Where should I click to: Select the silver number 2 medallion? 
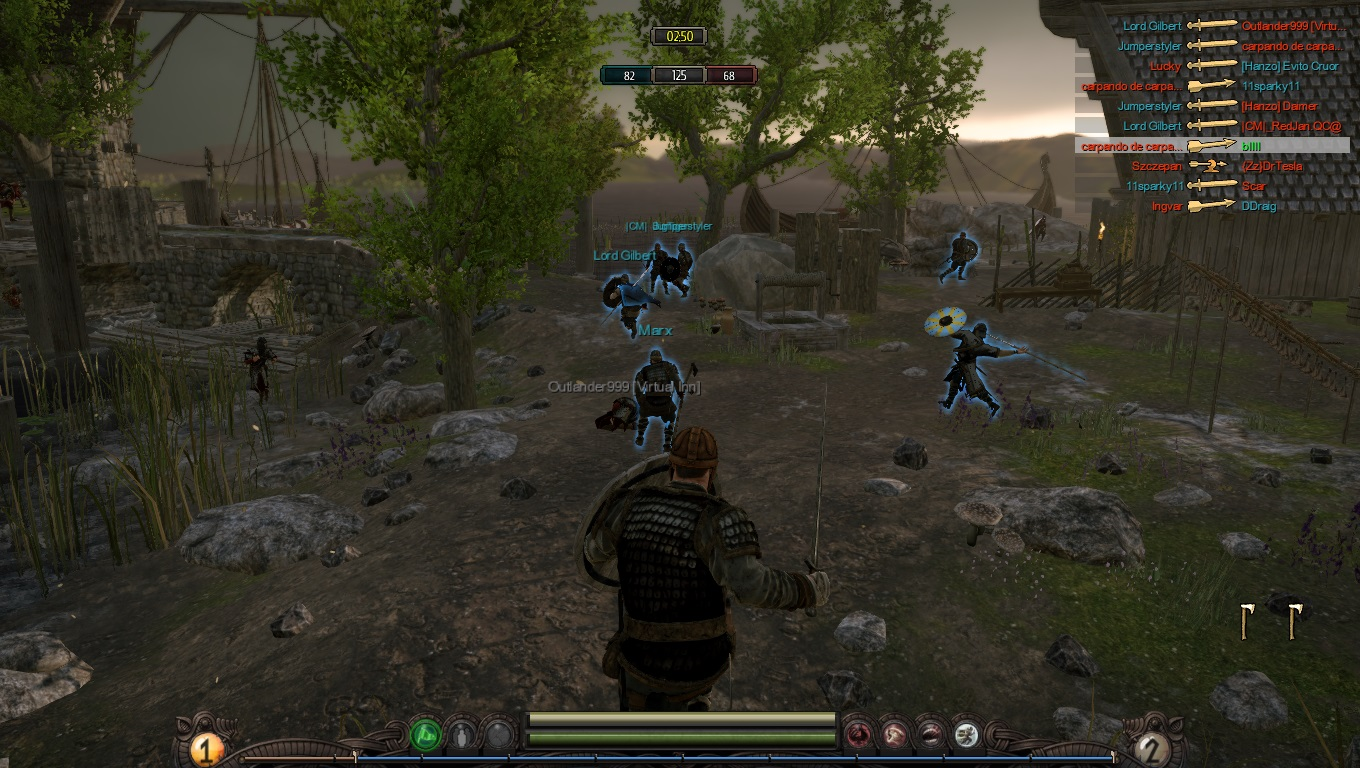(x=1151, y=748)
